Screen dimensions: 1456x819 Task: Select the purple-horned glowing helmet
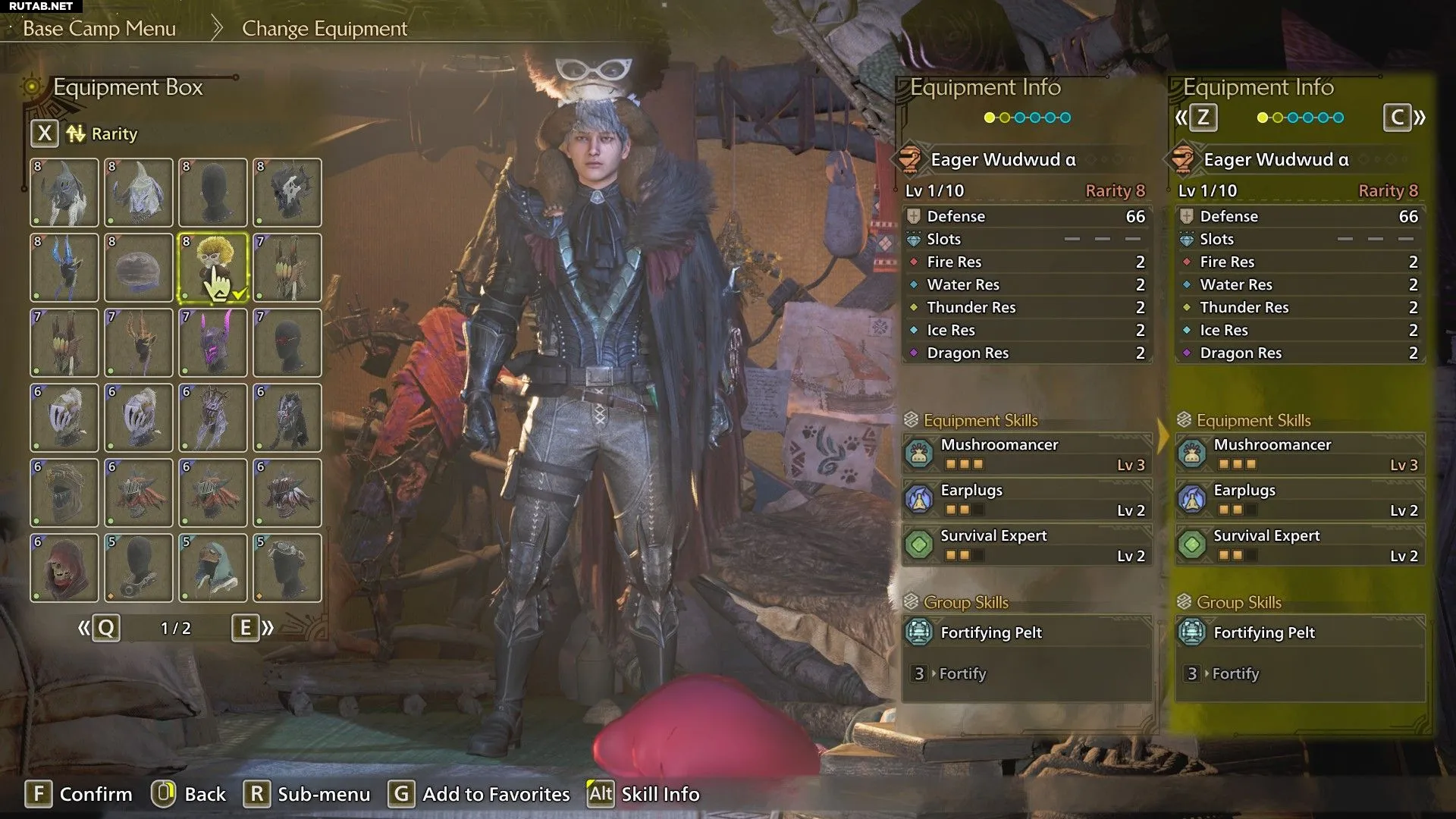213,342
